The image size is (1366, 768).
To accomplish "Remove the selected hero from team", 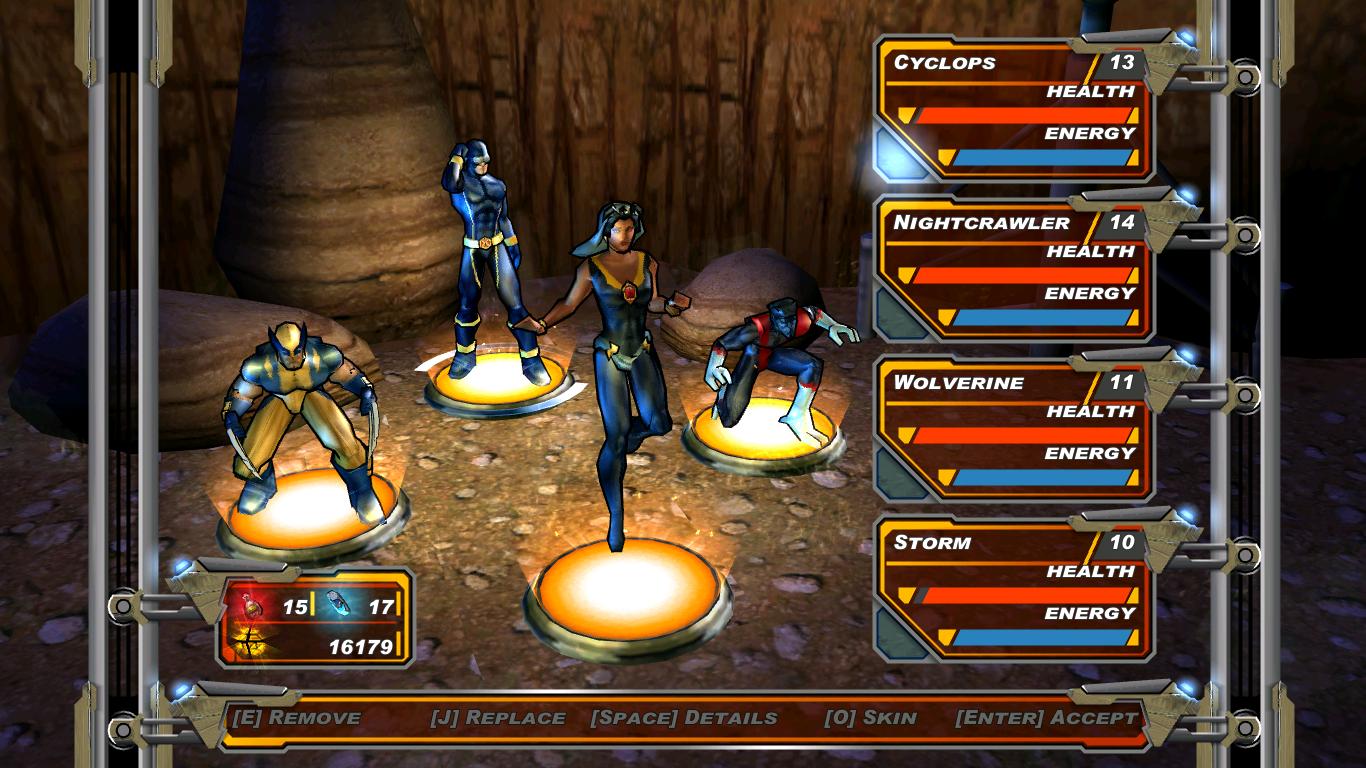I will [296, 718].
